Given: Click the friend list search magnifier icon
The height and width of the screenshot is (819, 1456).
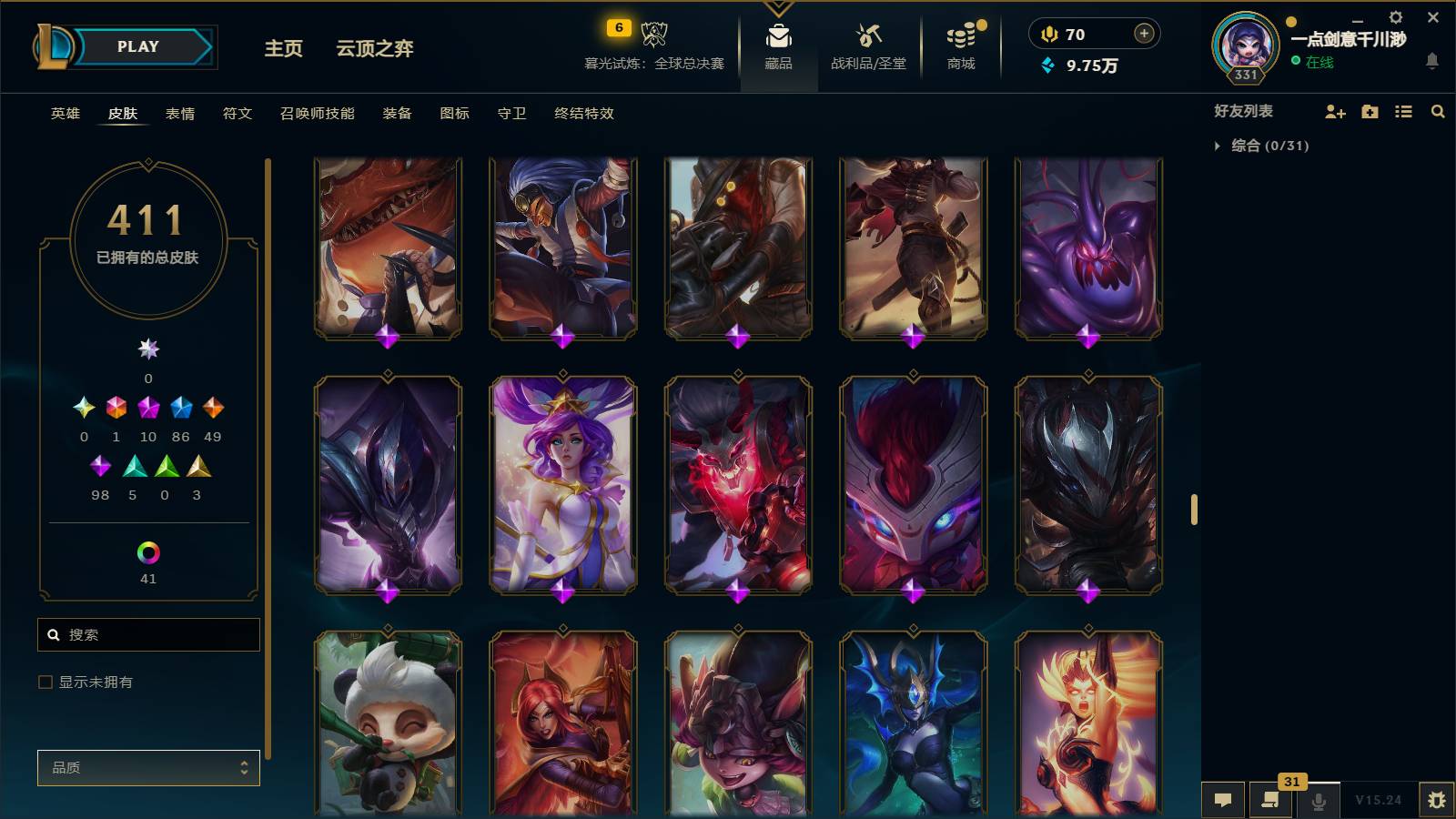Looking at the screenshot, I should (x=1438, y=112).
